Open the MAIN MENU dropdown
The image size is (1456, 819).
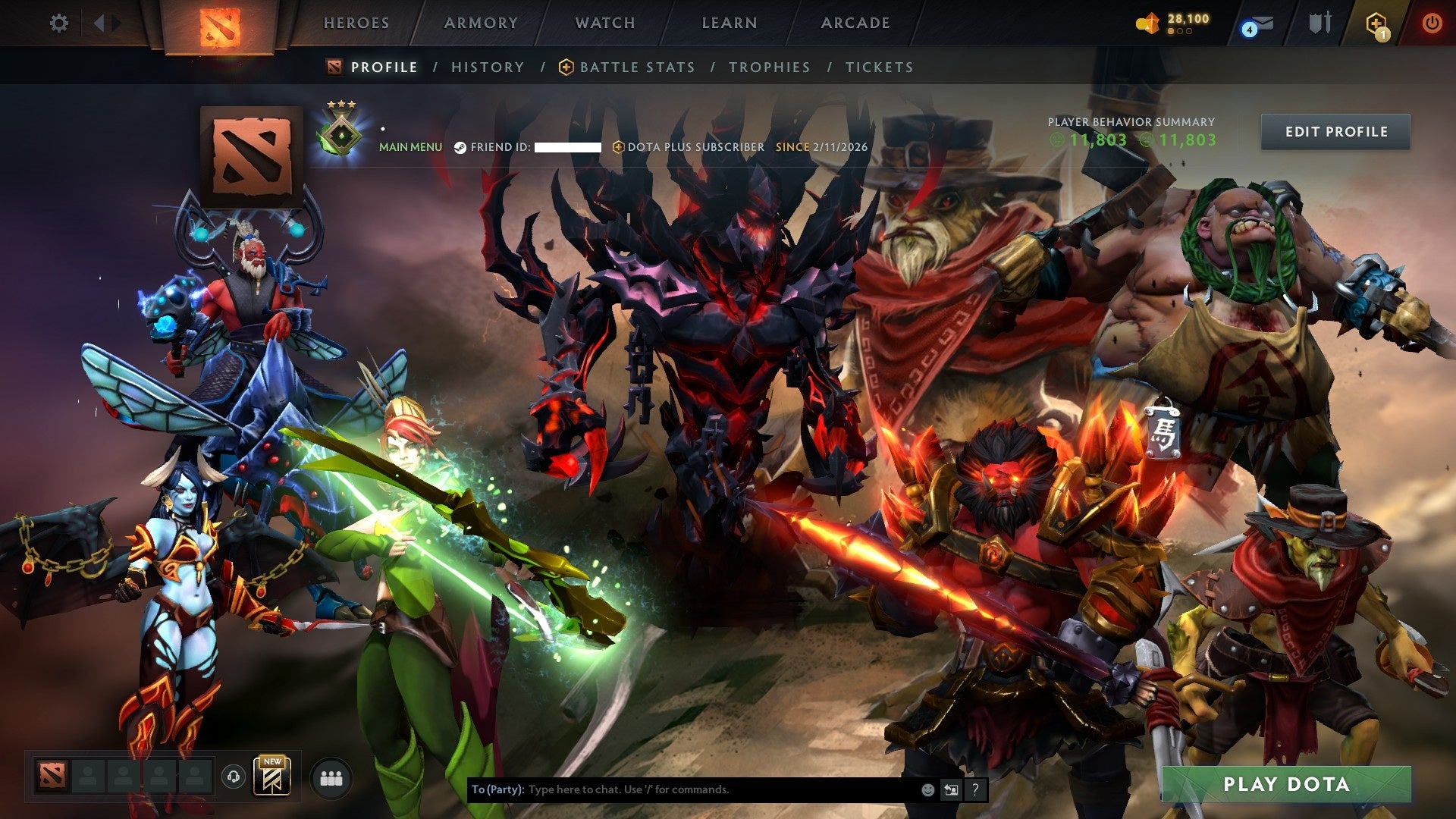pos(410,147)
